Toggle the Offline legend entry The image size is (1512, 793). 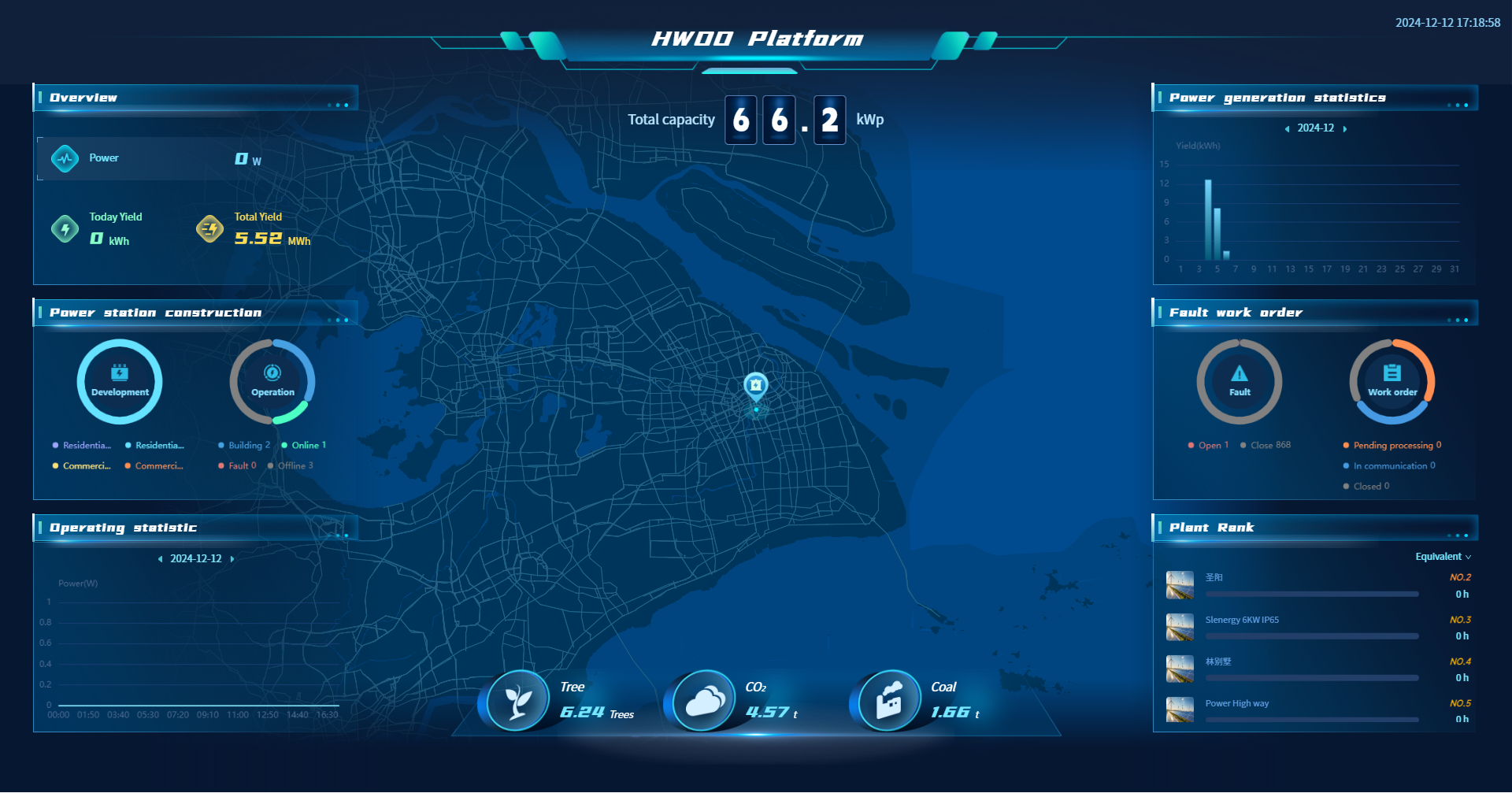point(291,466)
